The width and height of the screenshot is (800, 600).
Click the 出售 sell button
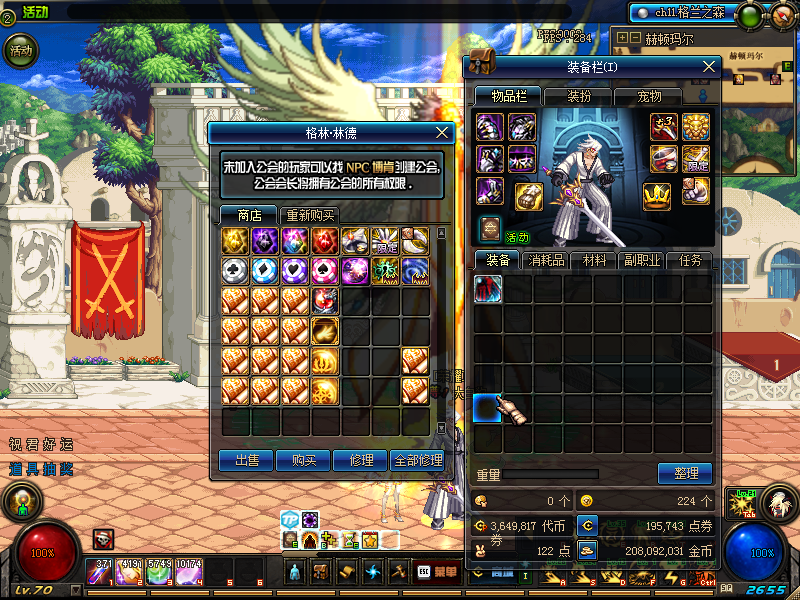(246, 460)
